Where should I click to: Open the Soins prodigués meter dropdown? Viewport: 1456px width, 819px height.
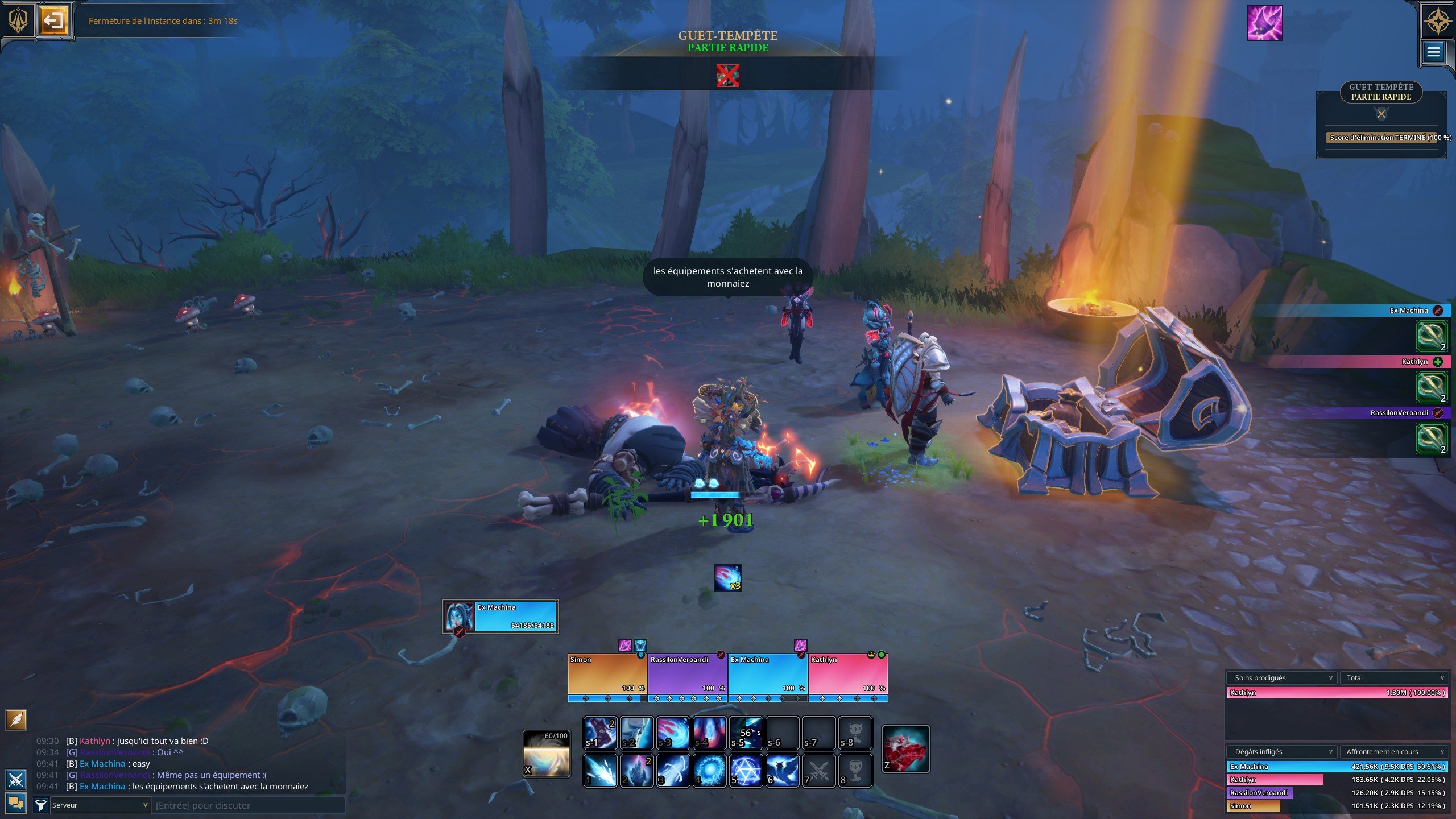tap(1281, 678)
